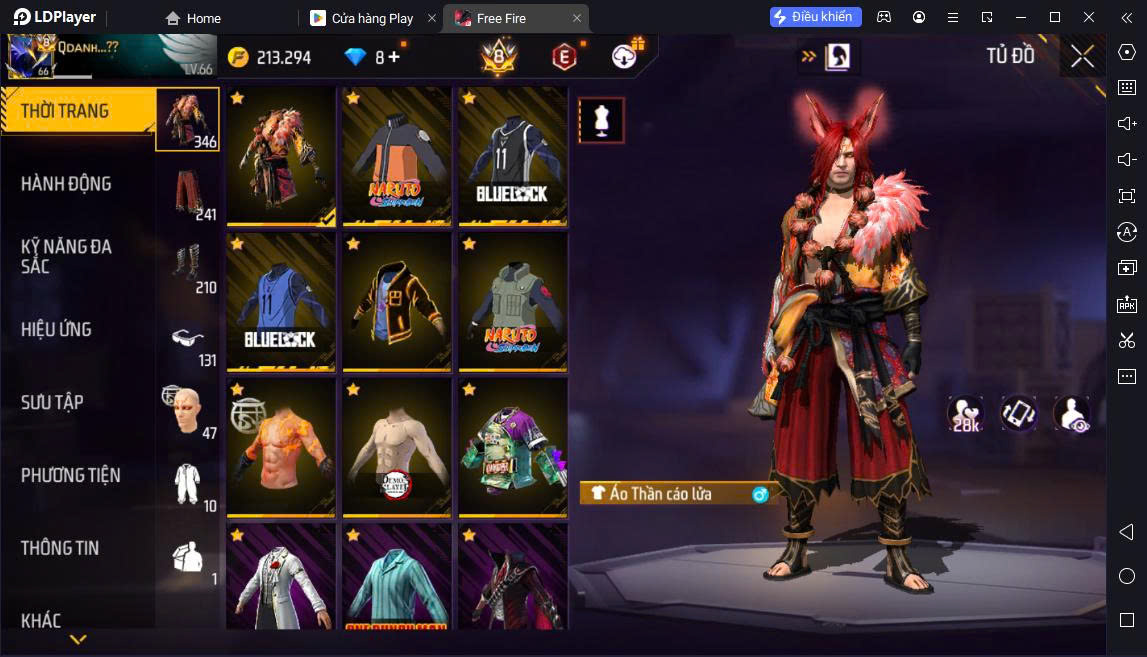
Task: Open the LDPlayer Điều khiển controls
Action: pyautogui.click(x=815, y=17)
